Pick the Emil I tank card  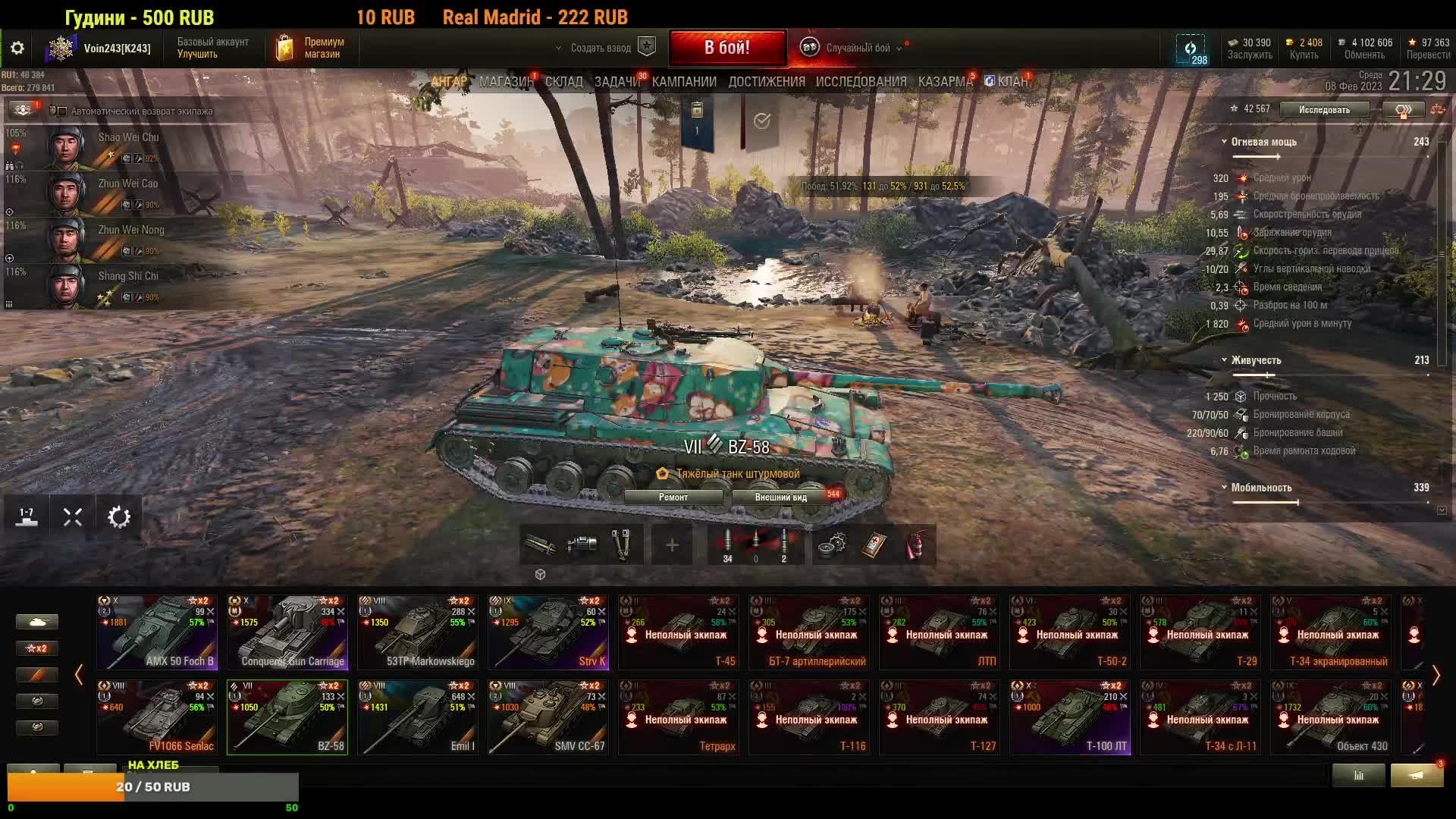418,717
